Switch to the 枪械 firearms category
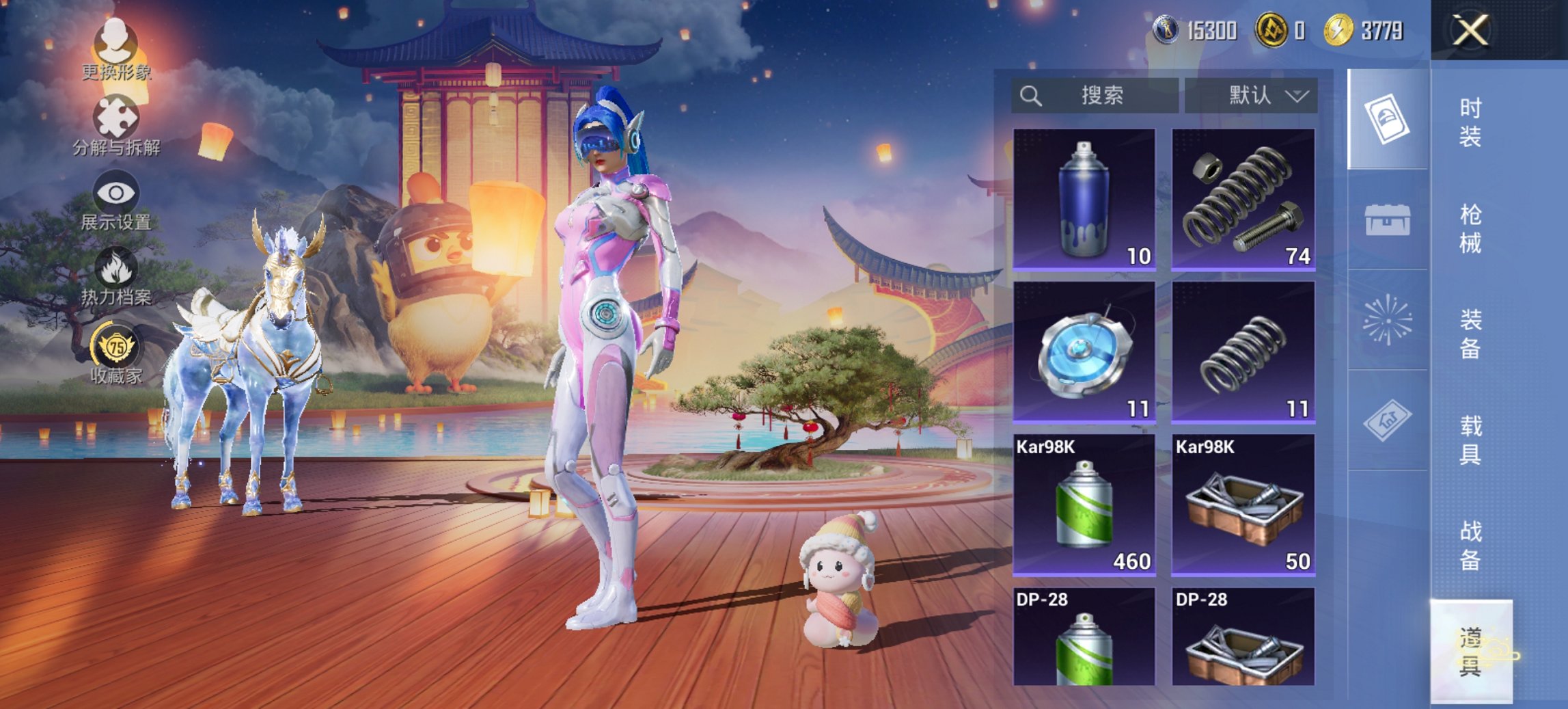Viewport: 1568px width, 709px height. point(1470,228)
